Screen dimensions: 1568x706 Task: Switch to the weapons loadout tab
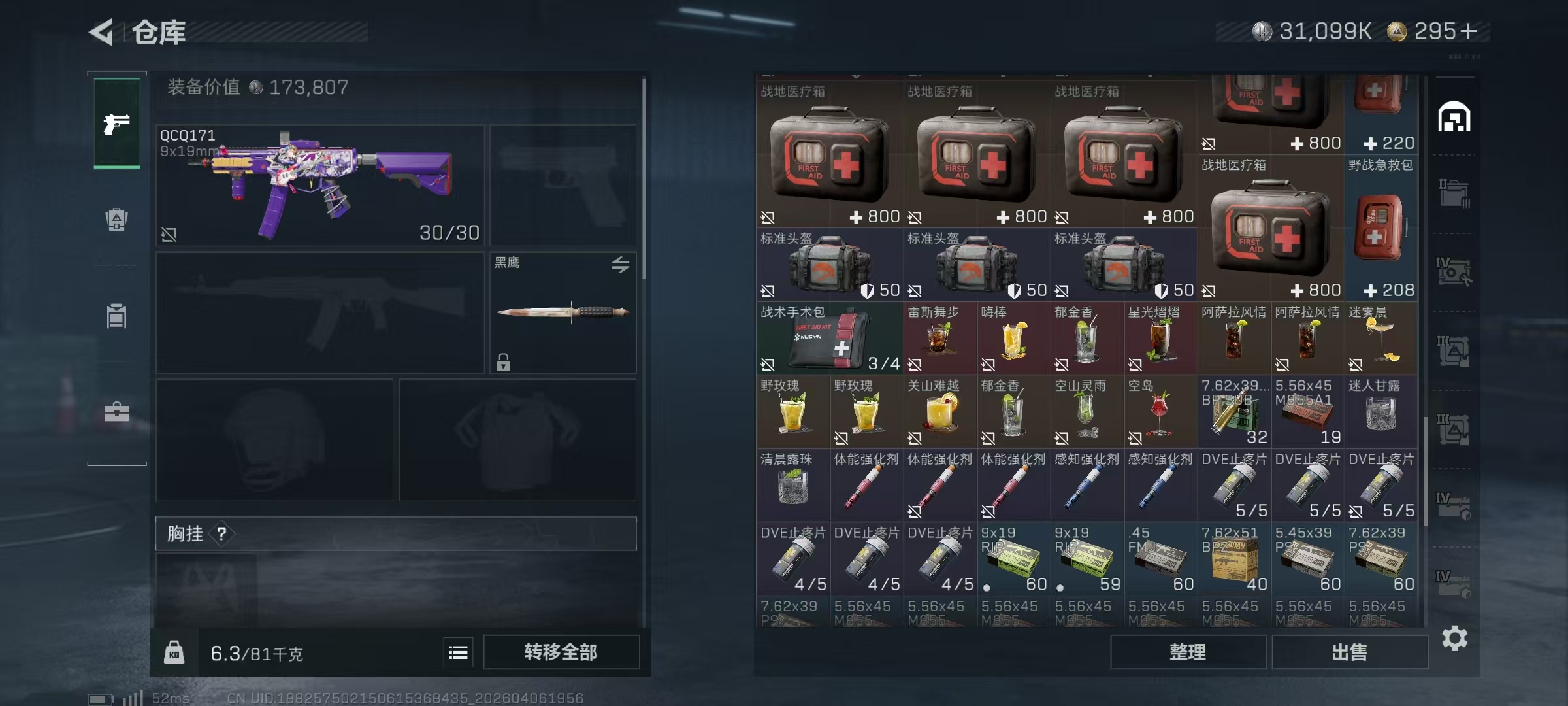117,123
